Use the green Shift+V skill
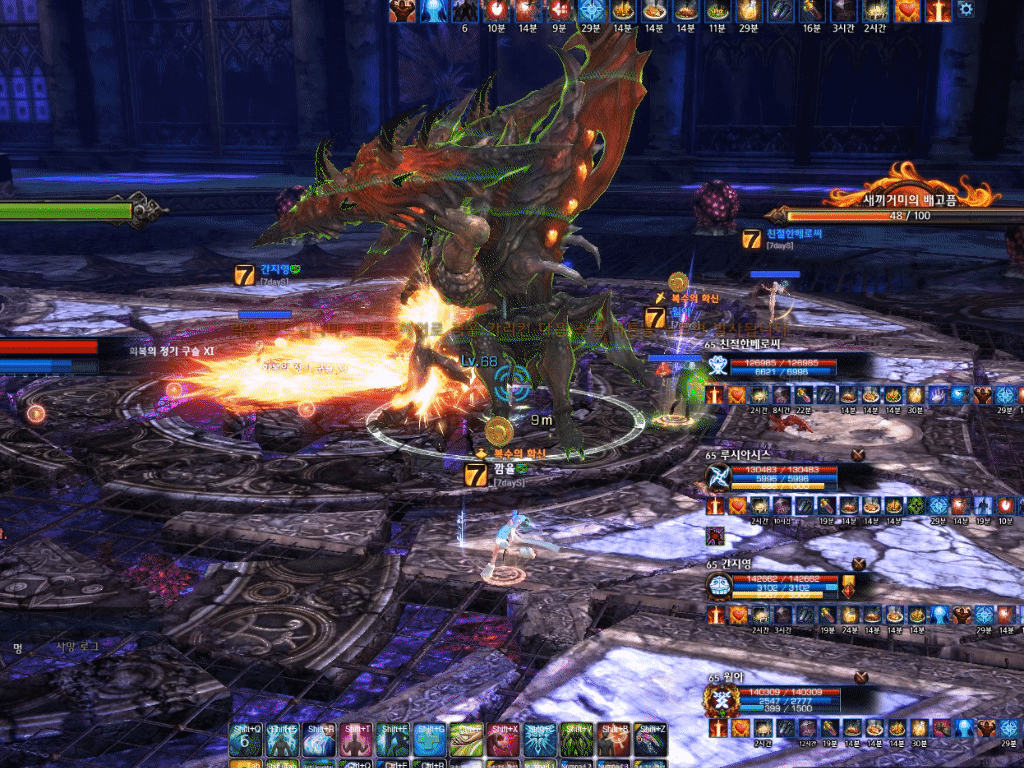 click(x=576, y=738)
